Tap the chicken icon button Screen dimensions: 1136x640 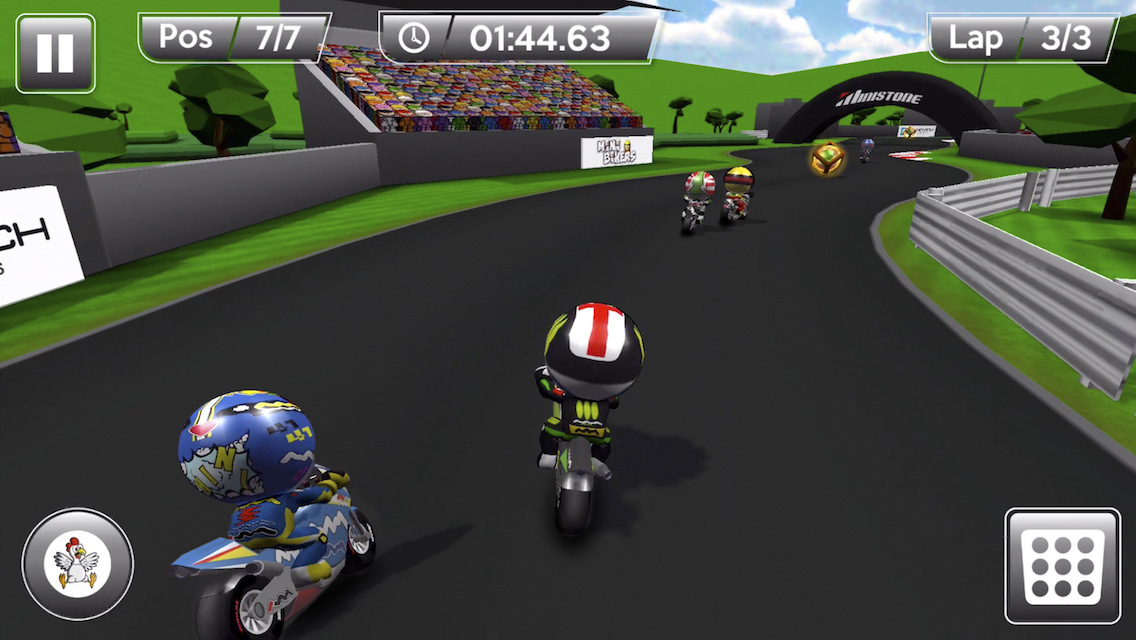coord(77,564)
